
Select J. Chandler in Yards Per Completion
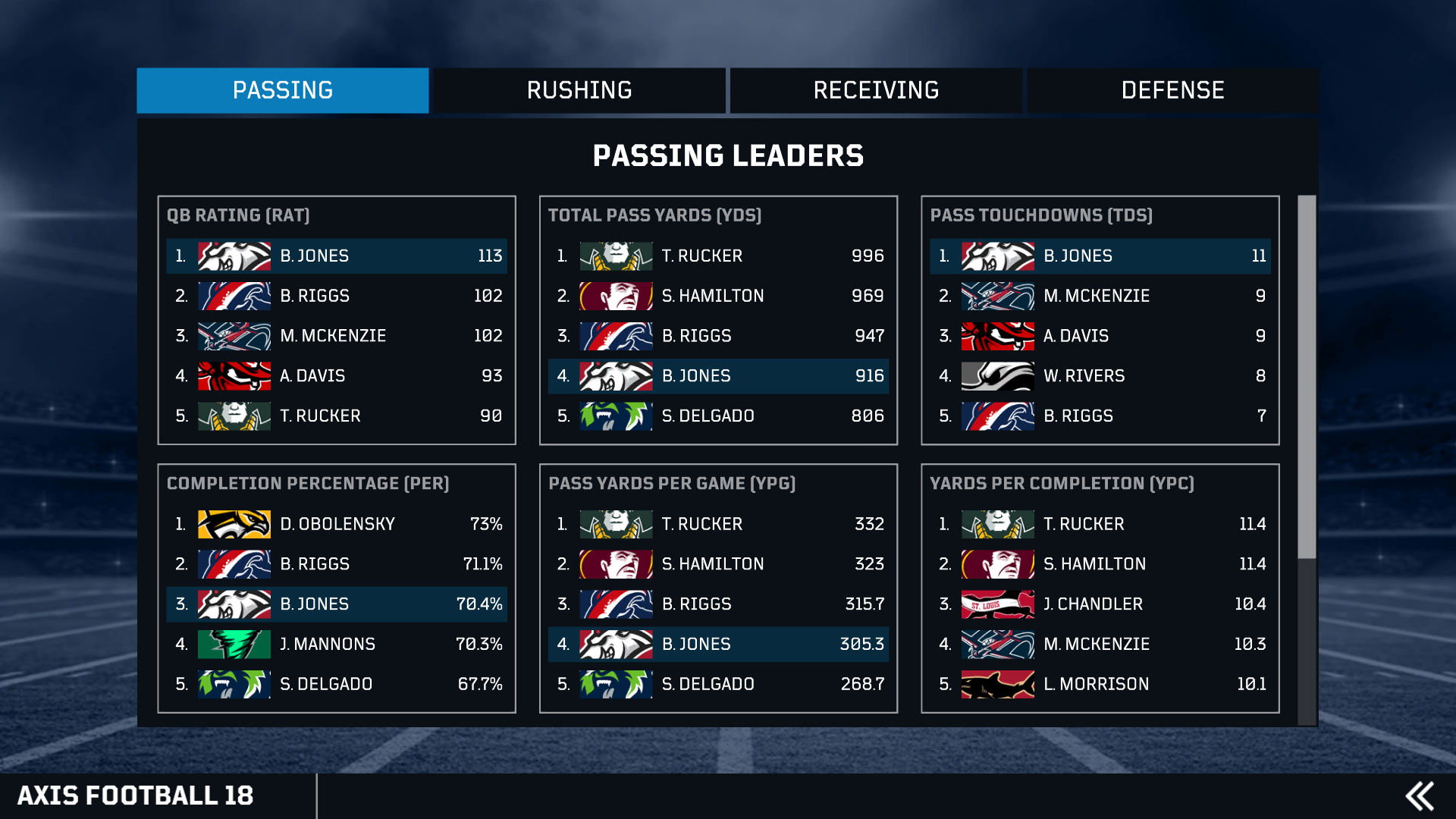click(x=1100, y=604)
